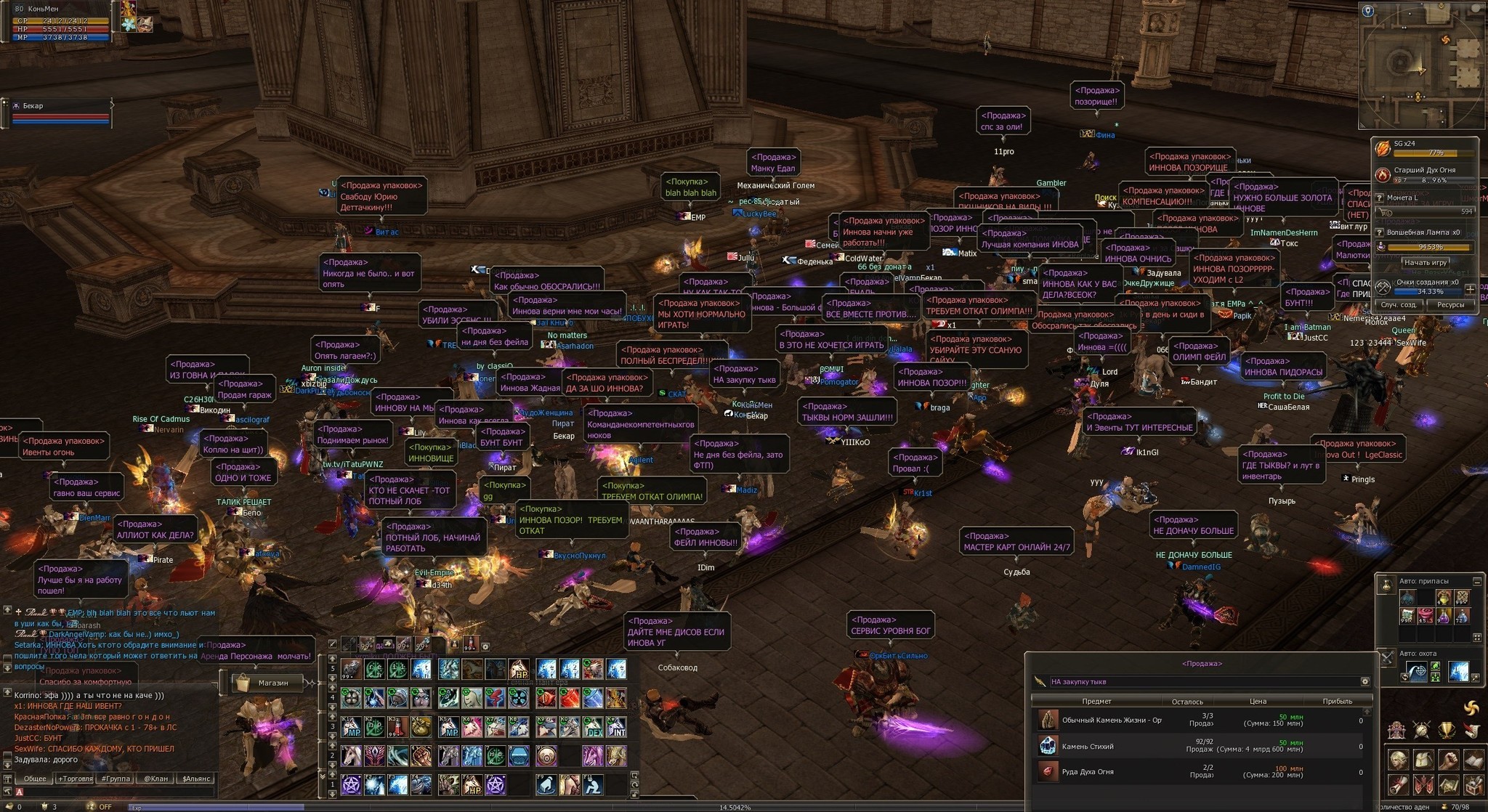Image resolution: width=1488 pixels, height=812 pixels.
Task: Sort the sale list by Цена column
Action: [x=1258, y=702]
